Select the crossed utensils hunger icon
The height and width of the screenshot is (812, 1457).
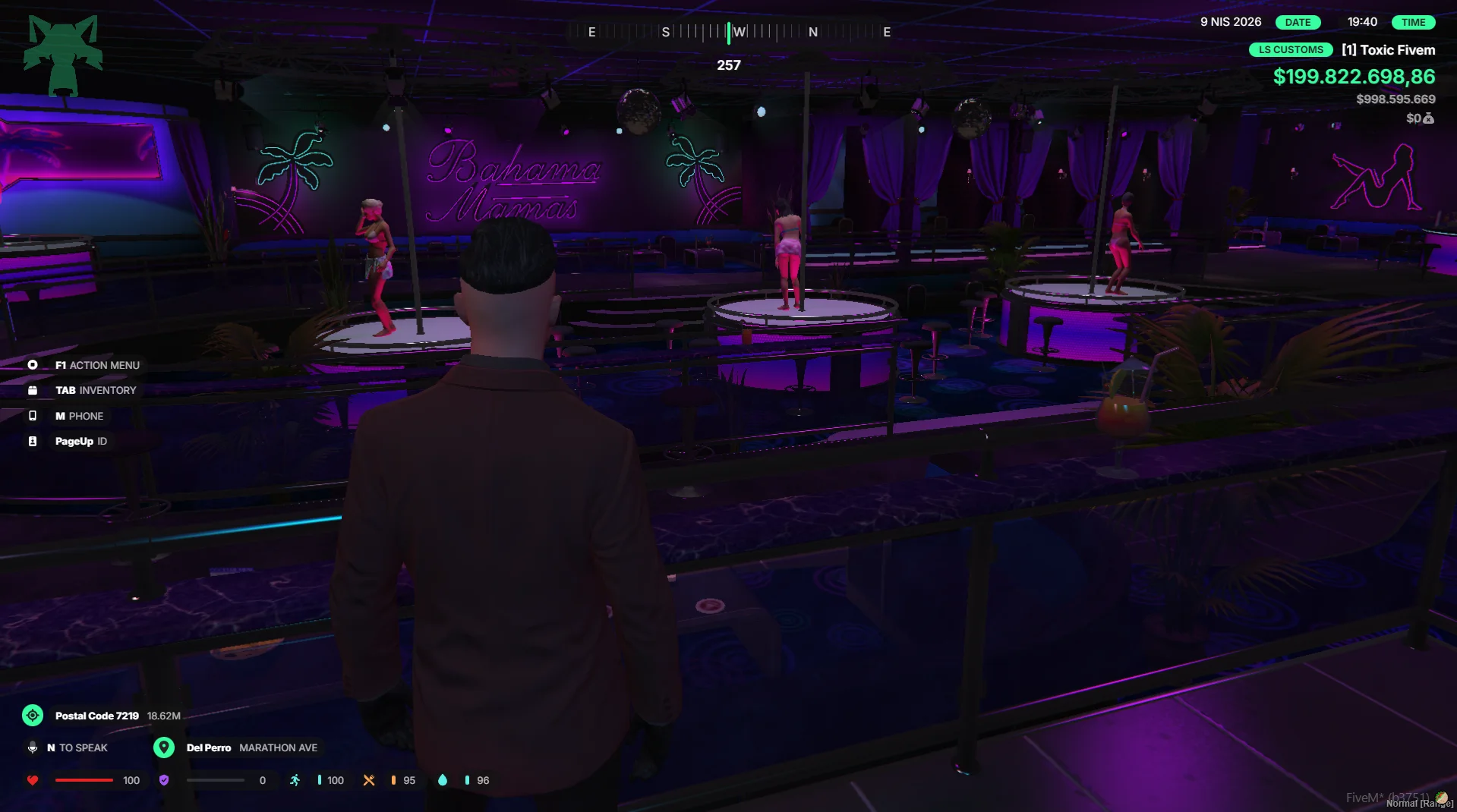(369, 780)
